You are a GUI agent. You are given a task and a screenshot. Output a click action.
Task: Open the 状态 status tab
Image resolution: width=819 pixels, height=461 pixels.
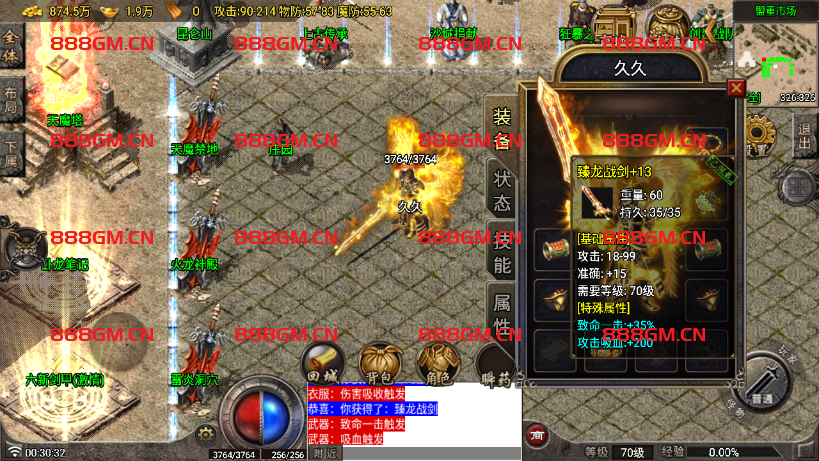(501, 188)
